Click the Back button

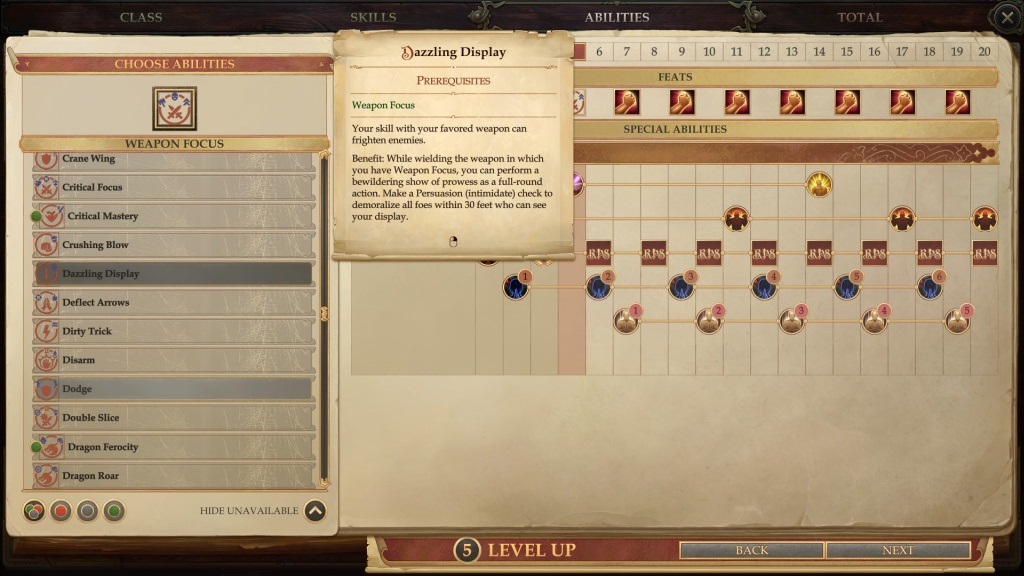(x=752, y=550)
